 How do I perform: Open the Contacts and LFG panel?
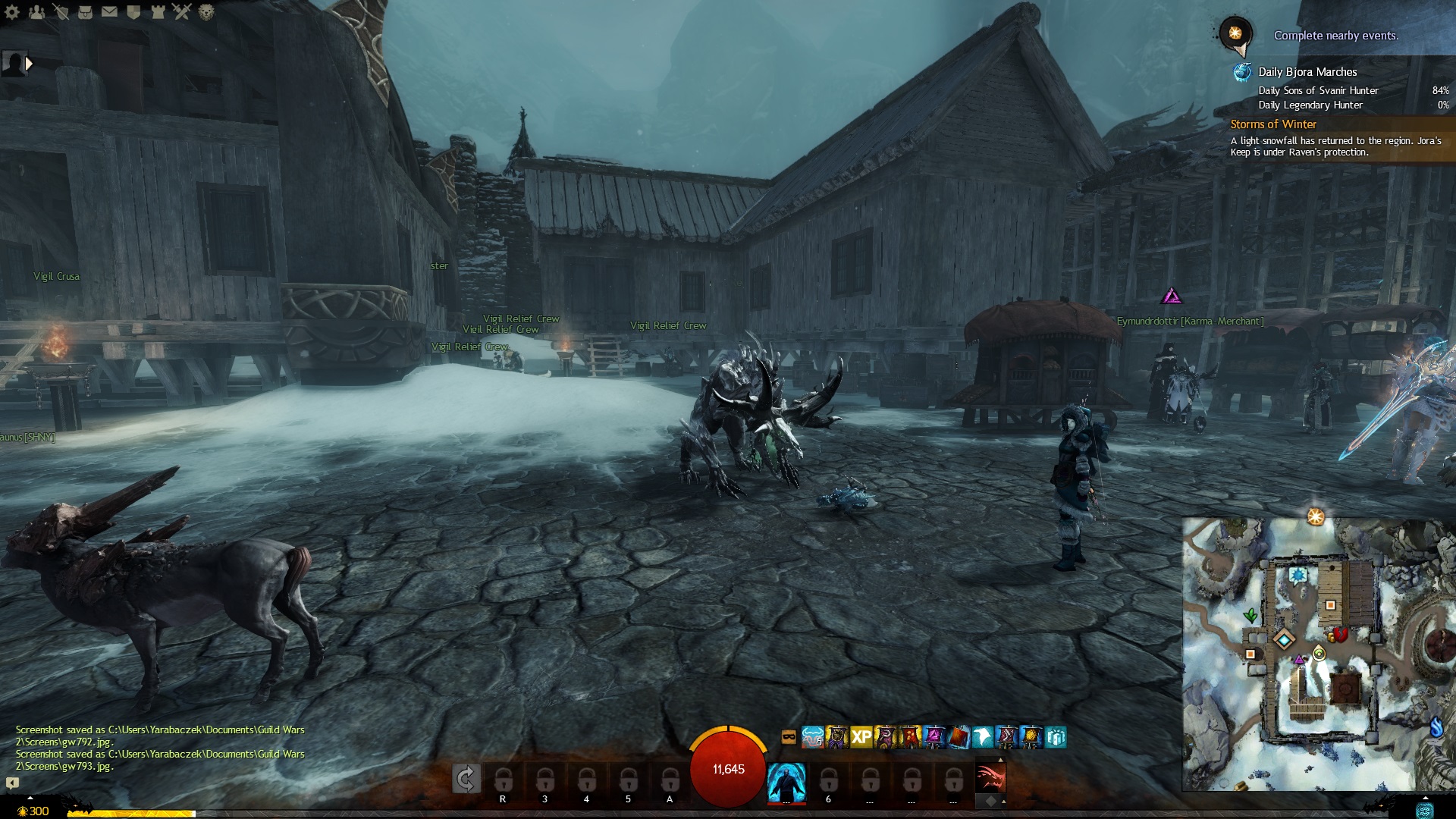tap(36, 12)
